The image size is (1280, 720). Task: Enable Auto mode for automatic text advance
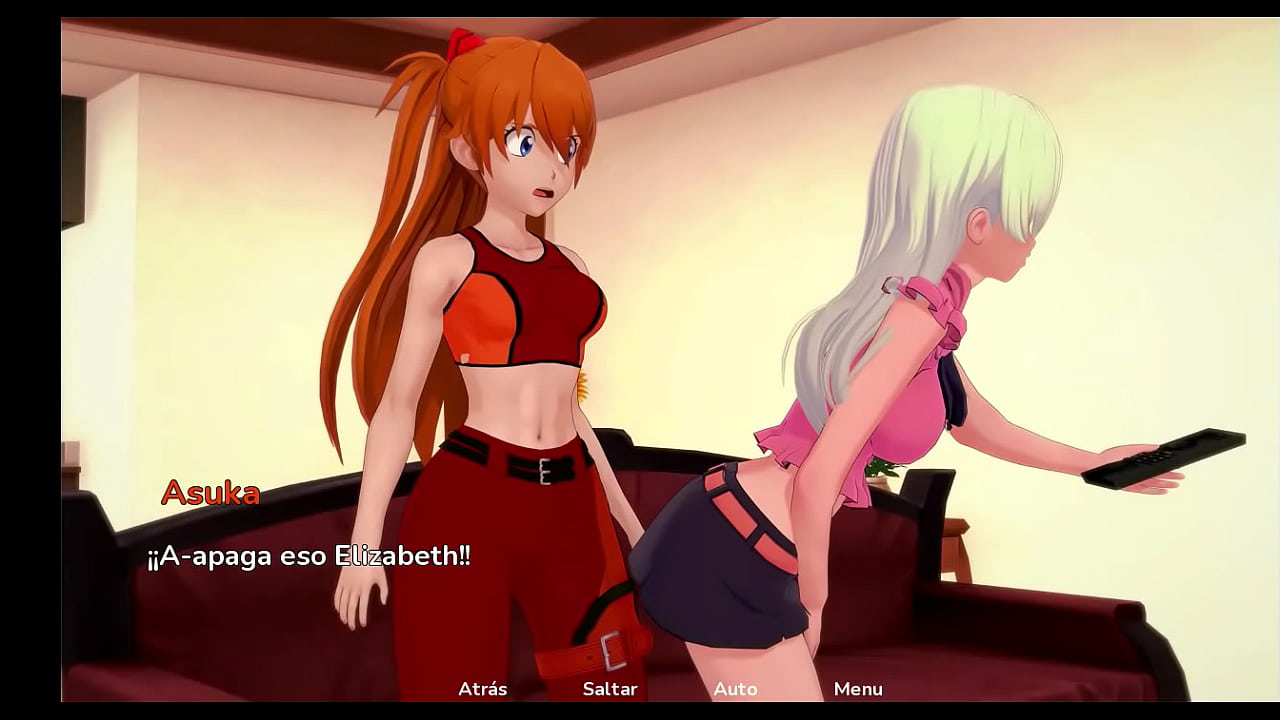(735, 689)
